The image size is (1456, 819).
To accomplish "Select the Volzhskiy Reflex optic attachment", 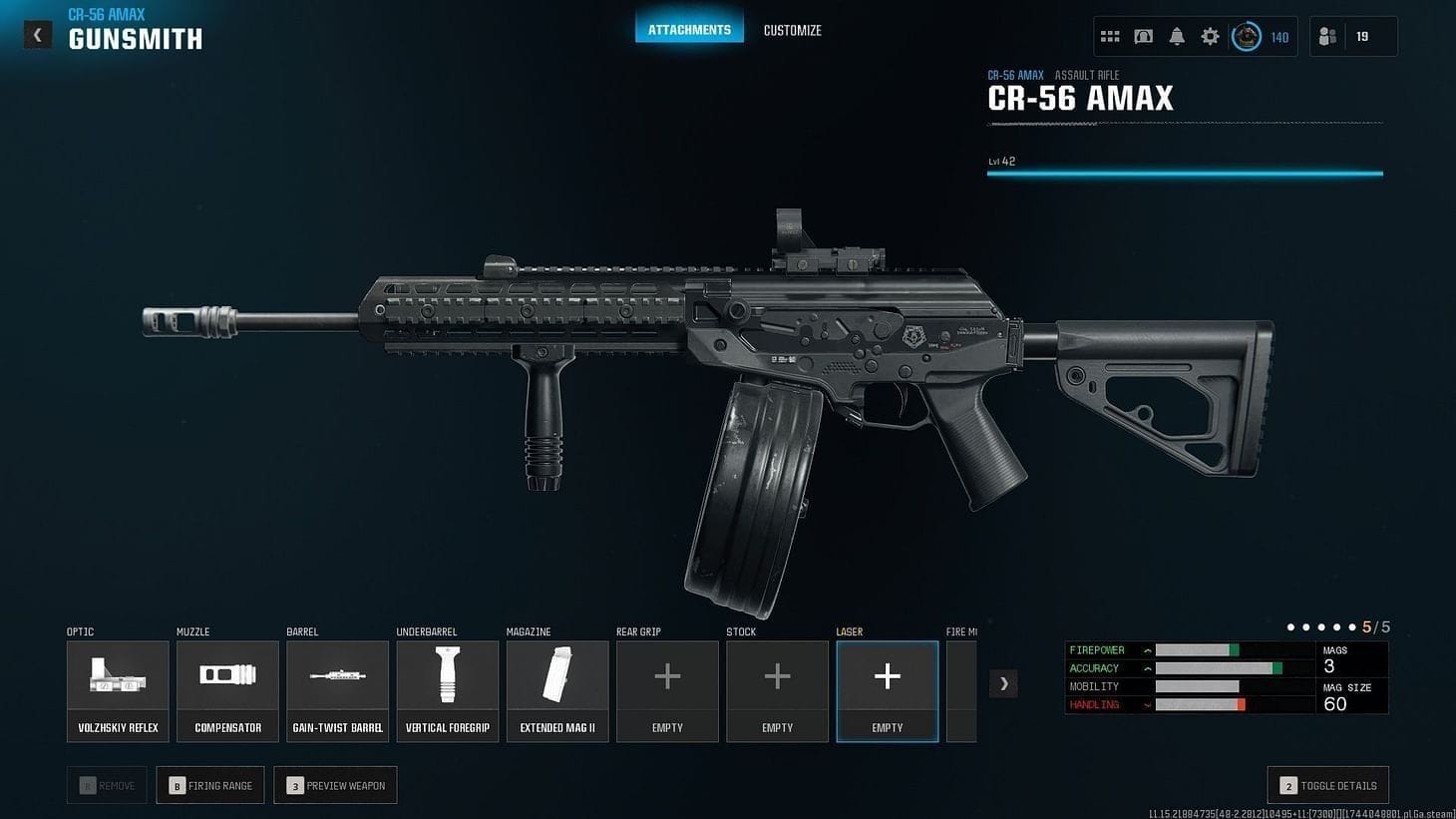I will 117,688.
